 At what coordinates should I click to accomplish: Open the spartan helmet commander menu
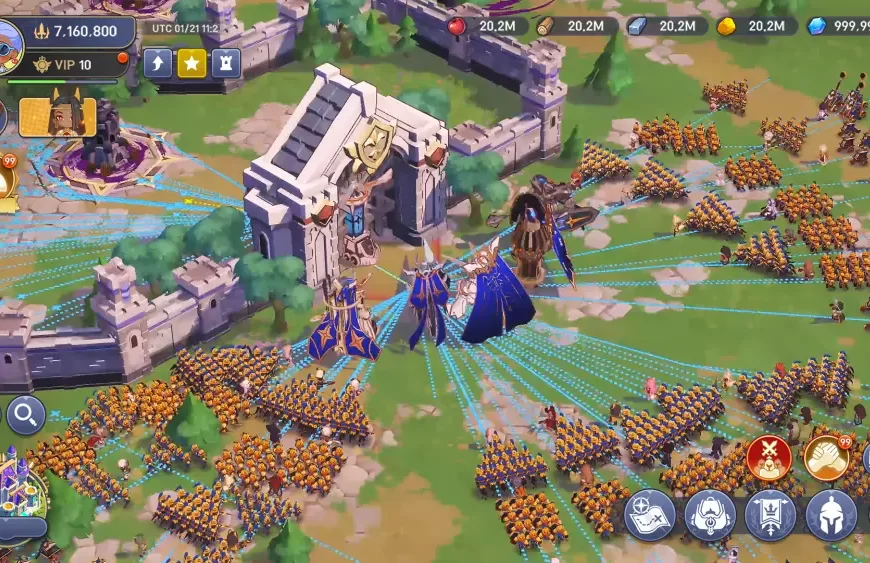831,515
